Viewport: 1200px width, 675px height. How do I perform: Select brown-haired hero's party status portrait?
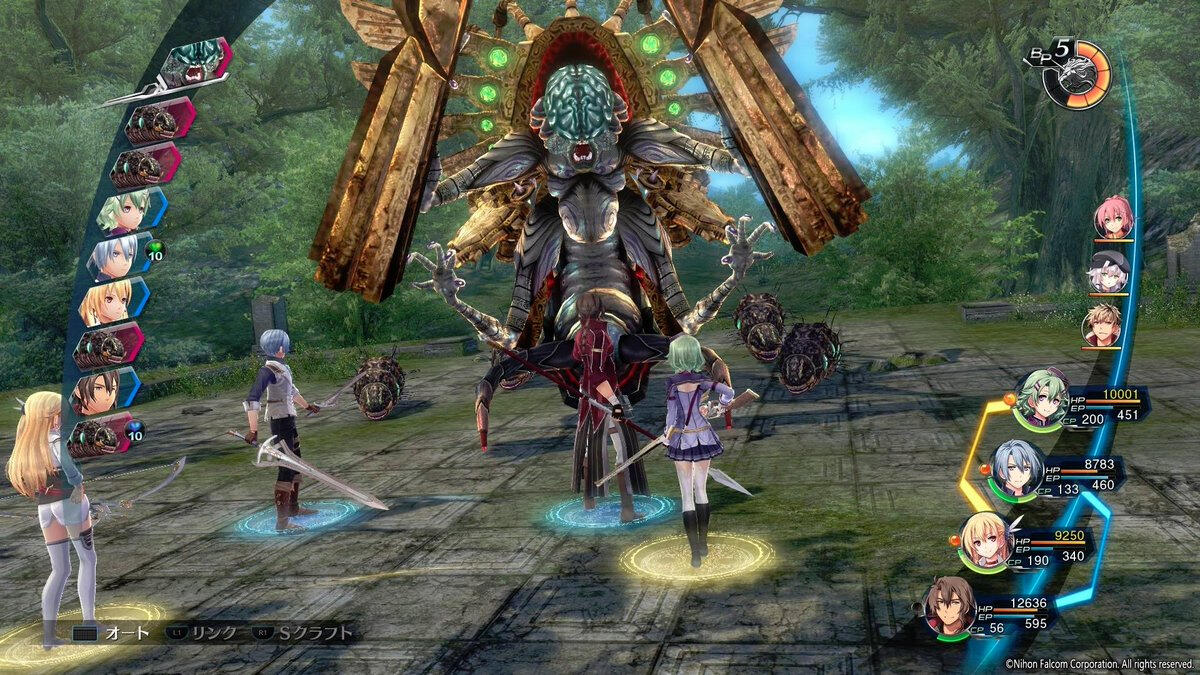948,607
